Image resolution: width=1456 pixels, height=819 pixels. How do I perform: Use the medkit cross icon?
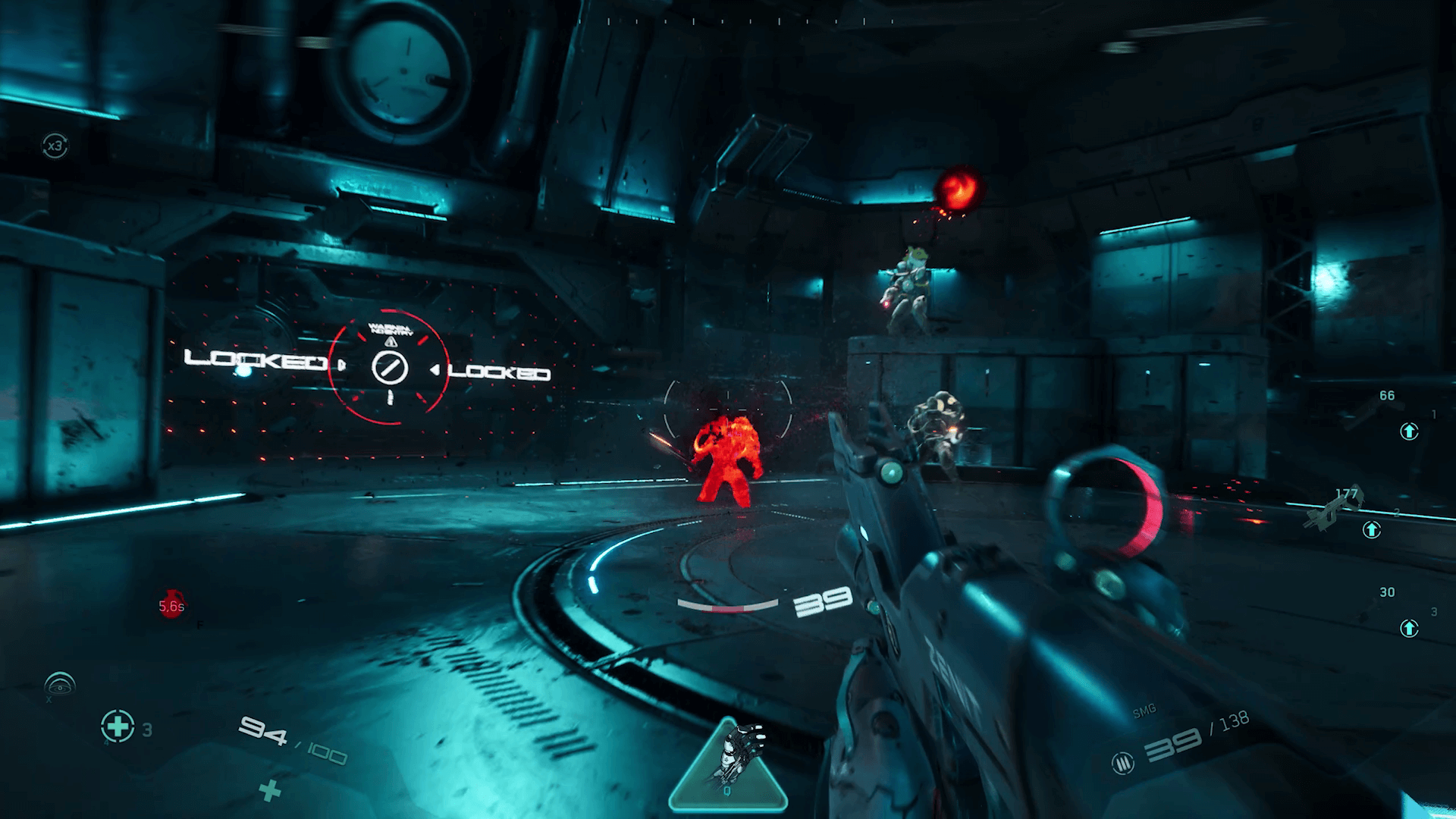tap(118, 726)
